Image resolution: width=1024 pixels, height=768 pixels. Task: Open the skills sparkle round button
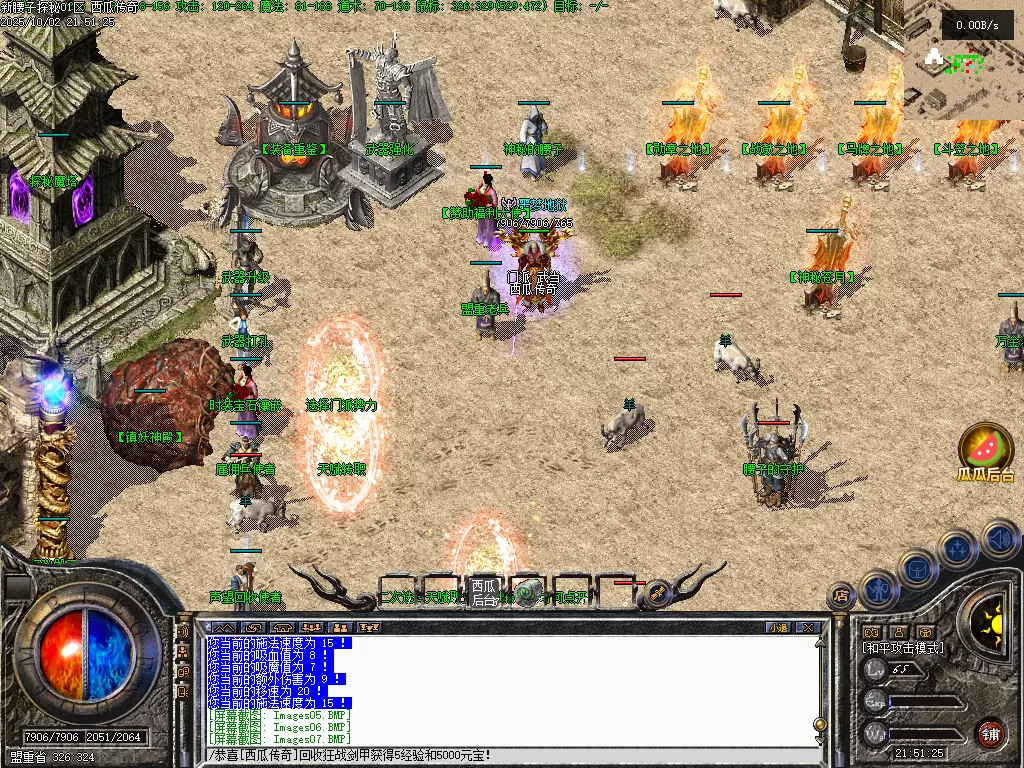click(957, 548)
